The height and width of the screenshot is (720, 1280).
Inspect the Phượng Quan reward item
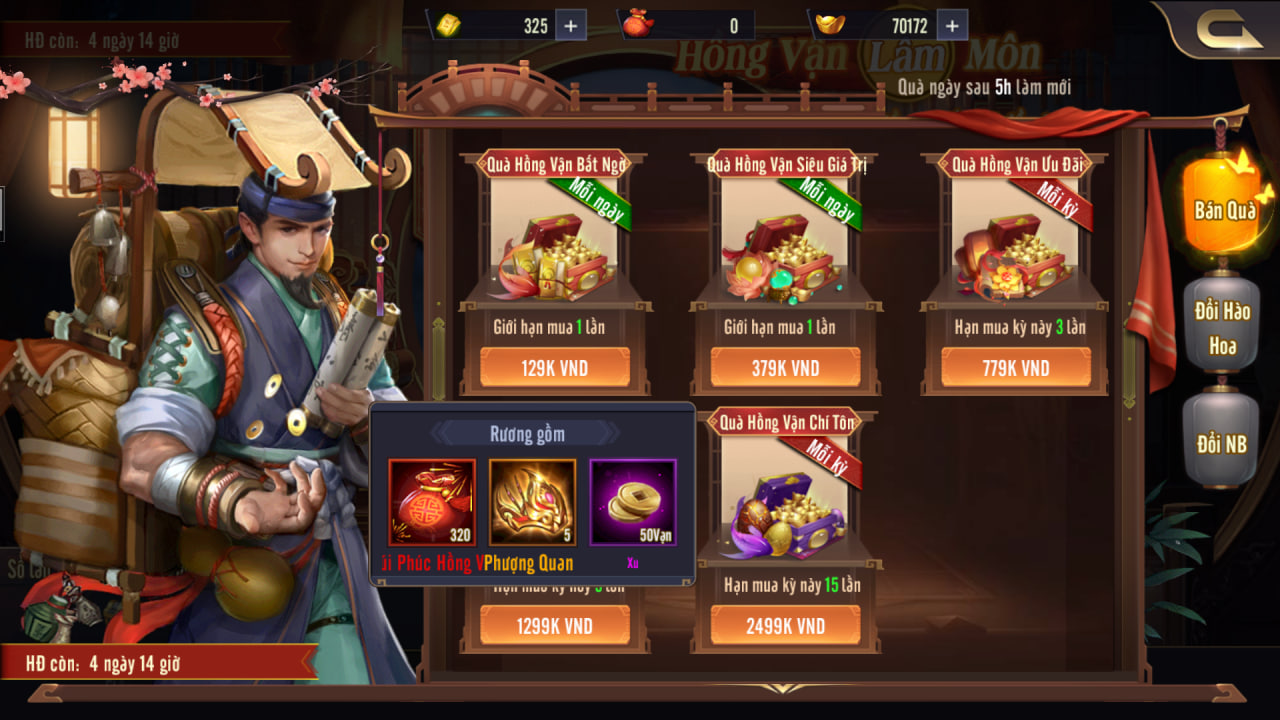[532, 502]
